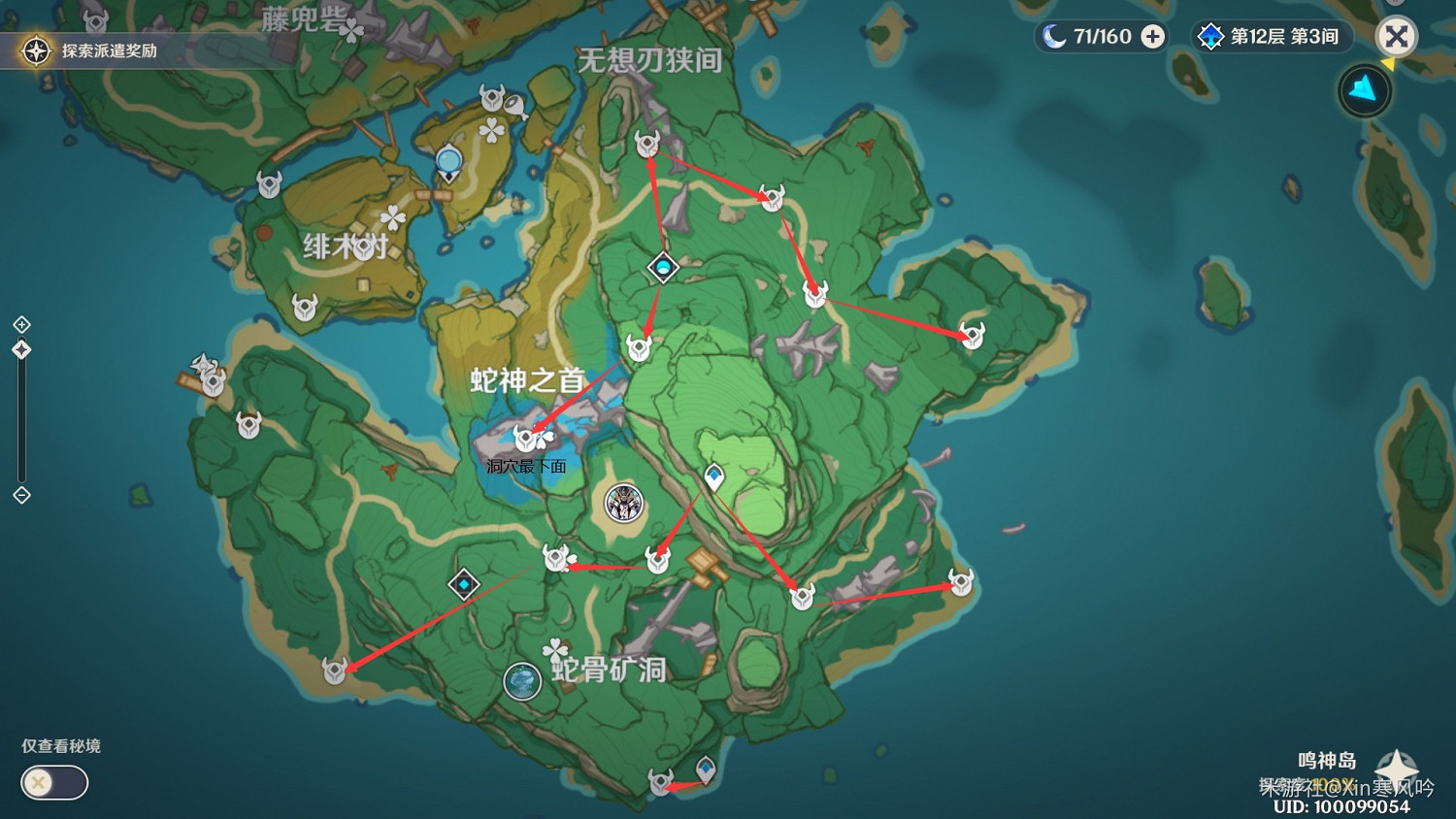Toggle the 仅查看秘境 switch

pyautogui.click(x=53, y=783)
